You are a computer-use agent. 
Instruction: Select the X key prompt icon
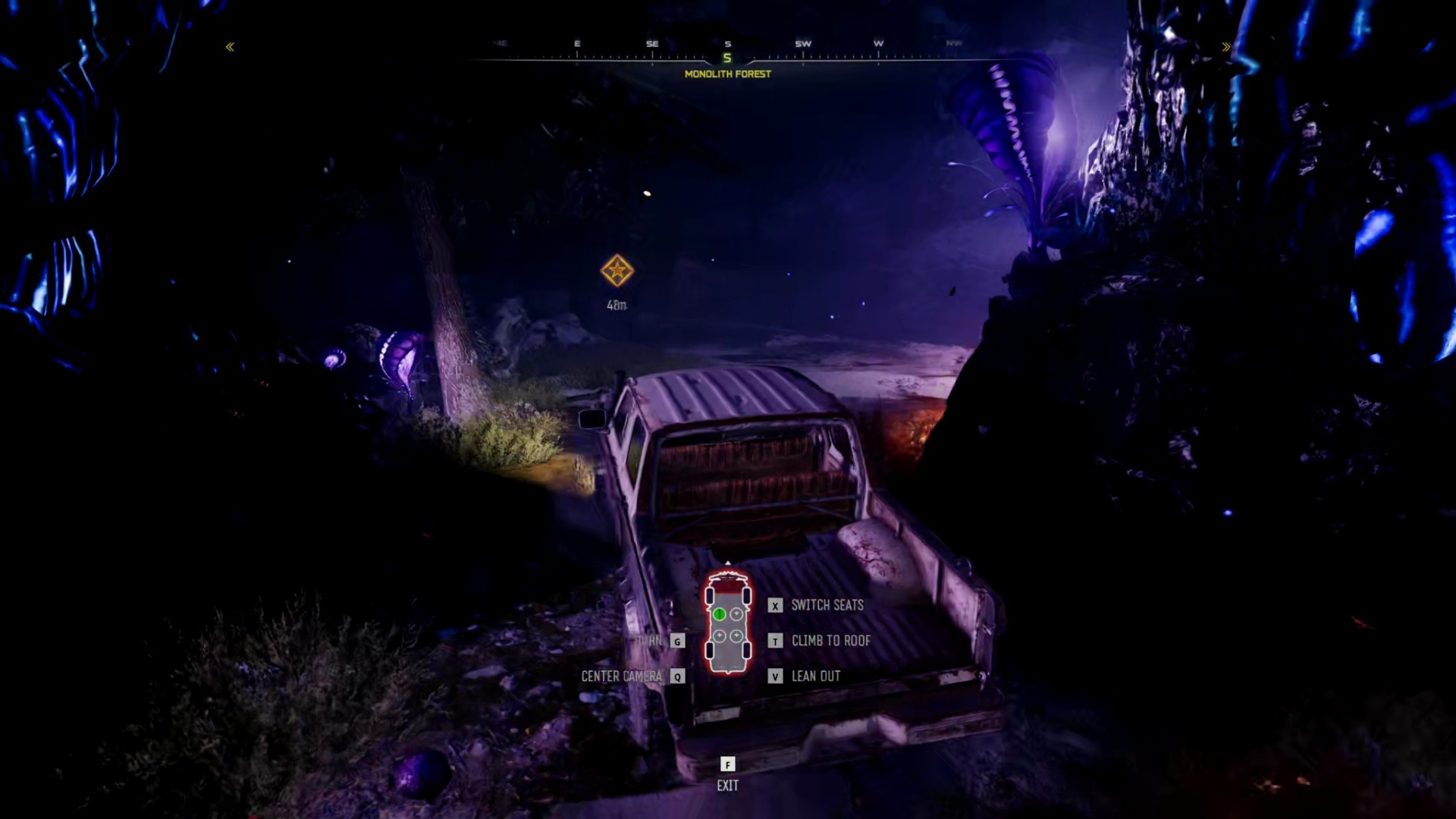click(x=774, y=605)
